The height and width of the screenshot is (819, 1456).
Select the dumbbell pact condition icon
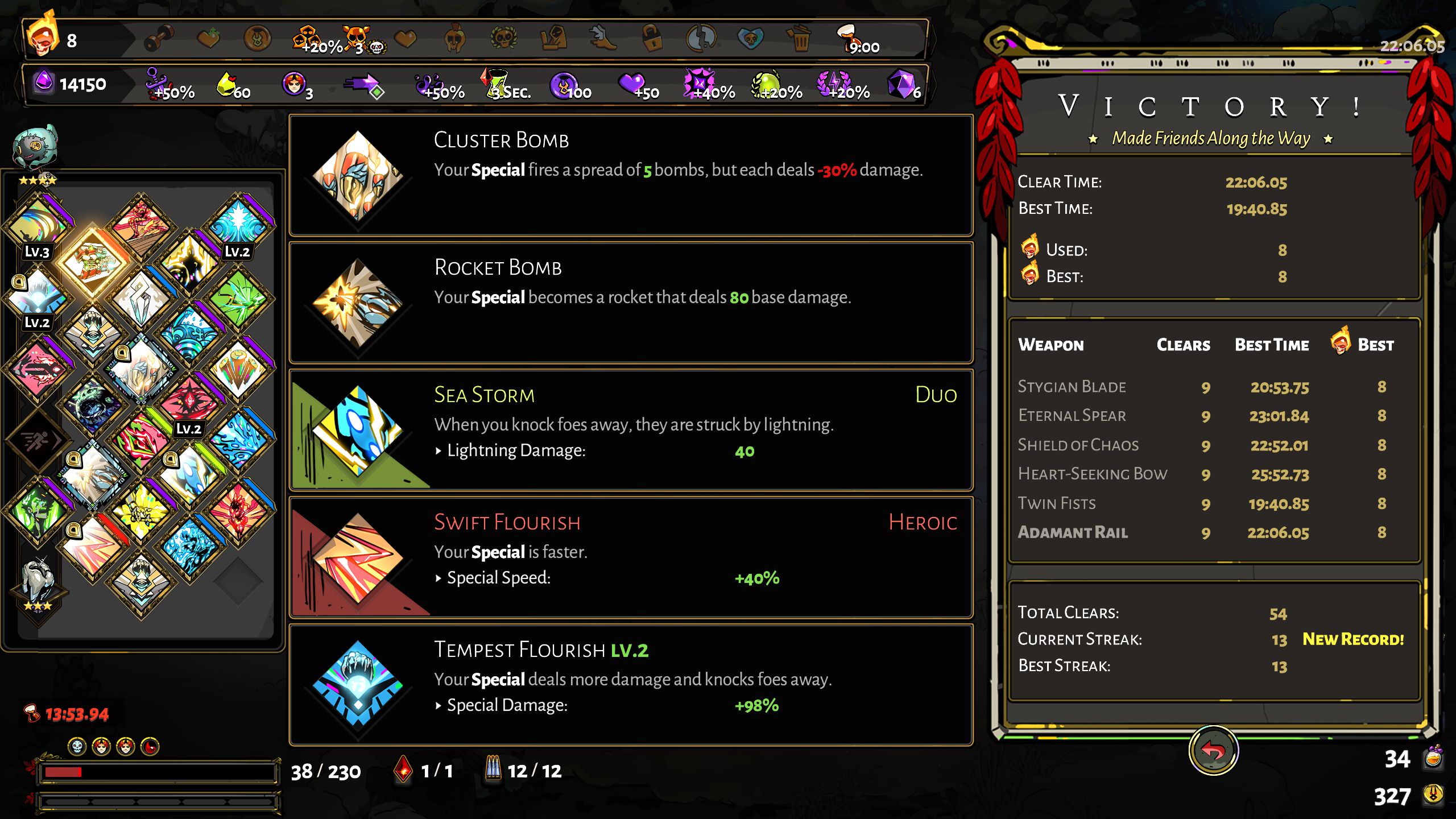click(x=159, y=40)
